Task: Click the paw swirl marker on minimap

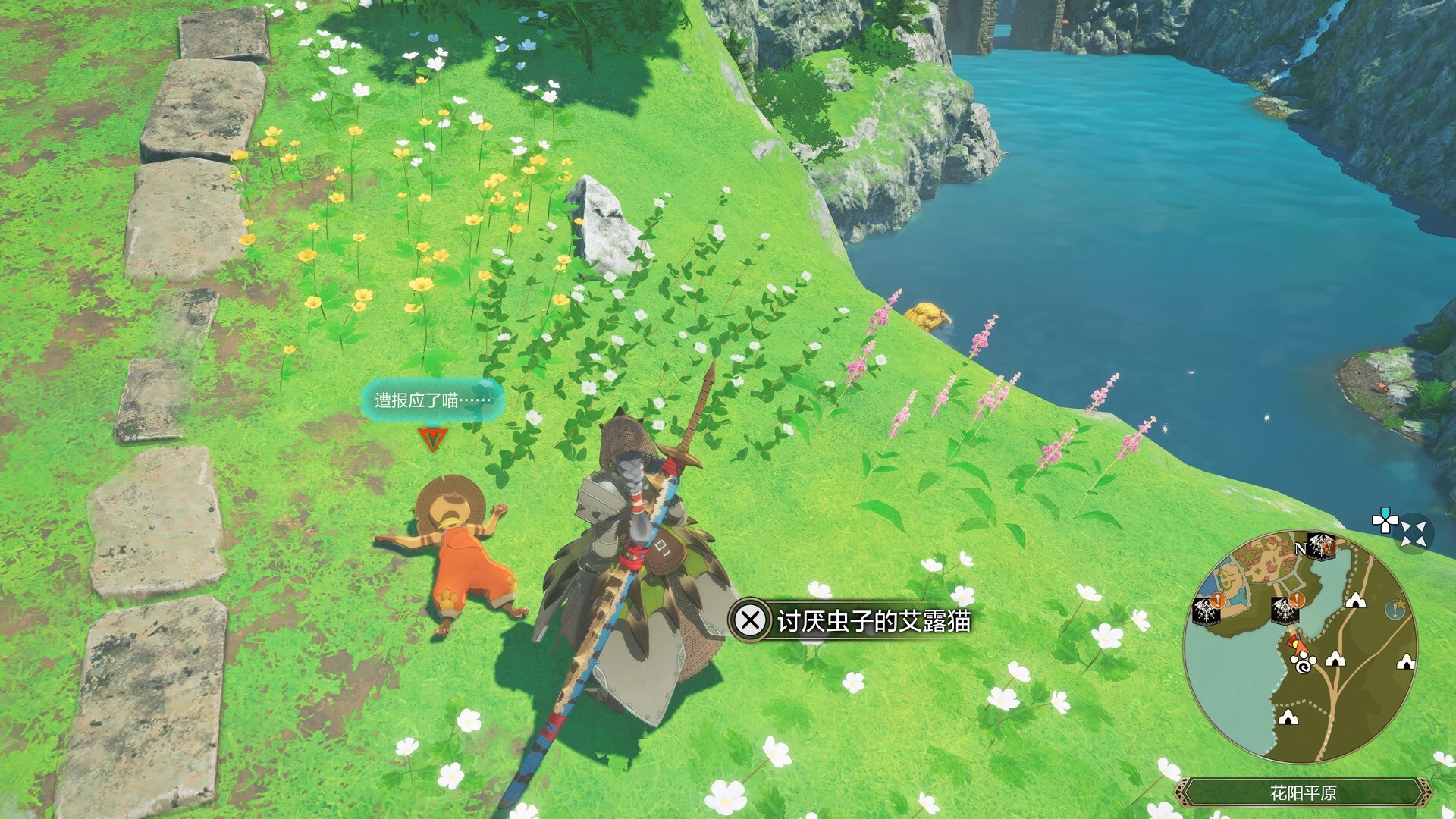Action: pyautogui.click(x=1304, y=666)
